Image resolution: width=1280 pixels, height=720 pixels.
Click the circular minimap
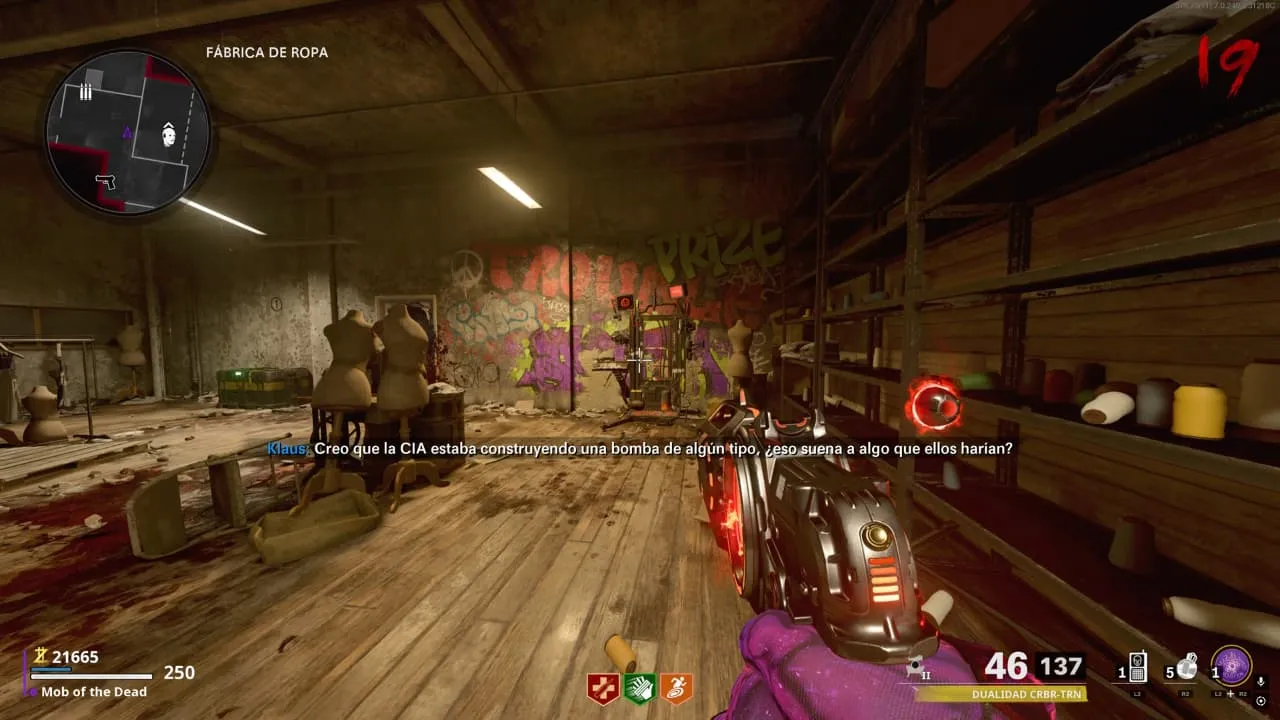pos(127,131)
